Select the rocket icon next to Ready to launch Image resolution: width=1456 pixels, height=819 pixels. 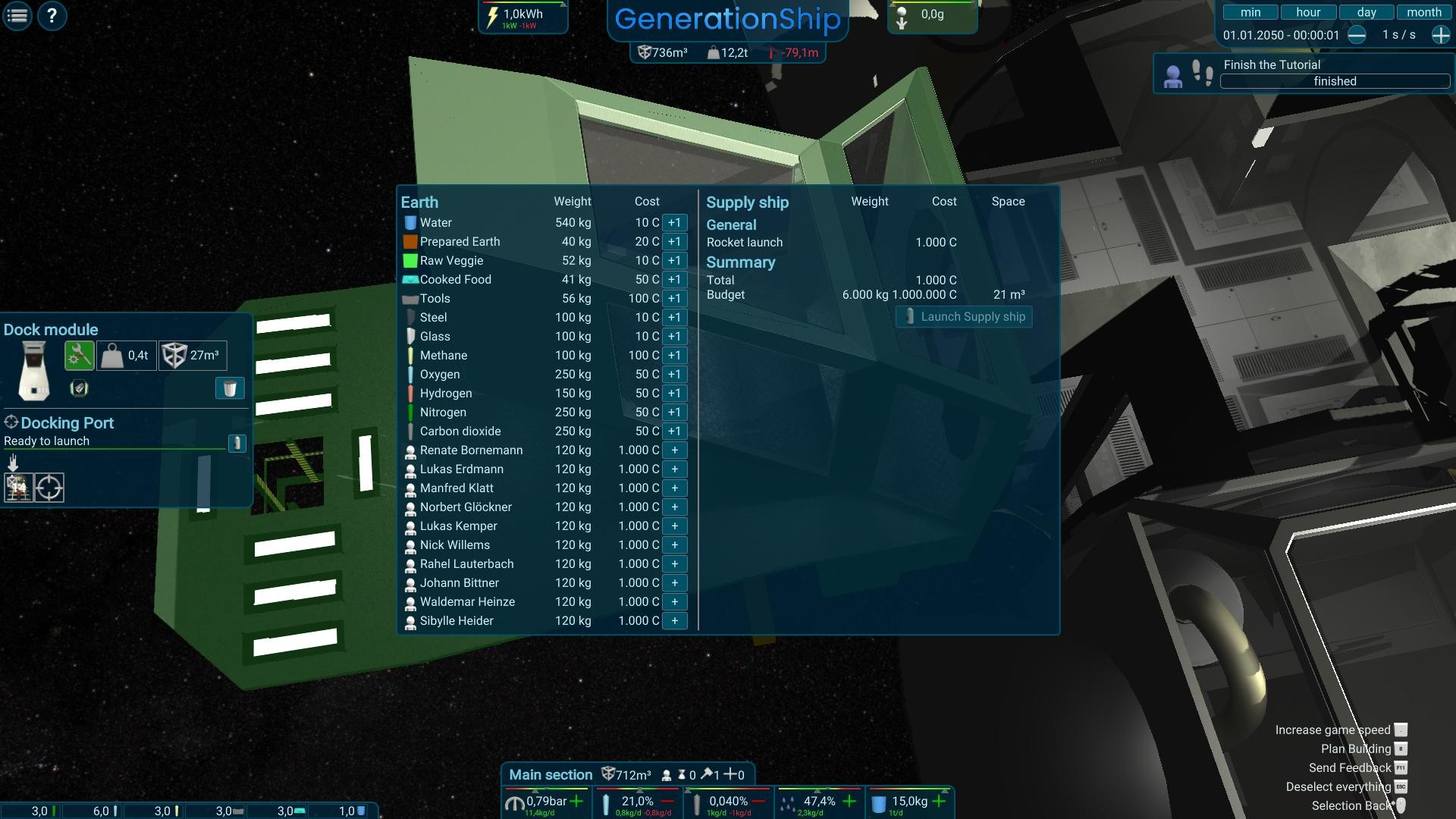tap(239, 443)
